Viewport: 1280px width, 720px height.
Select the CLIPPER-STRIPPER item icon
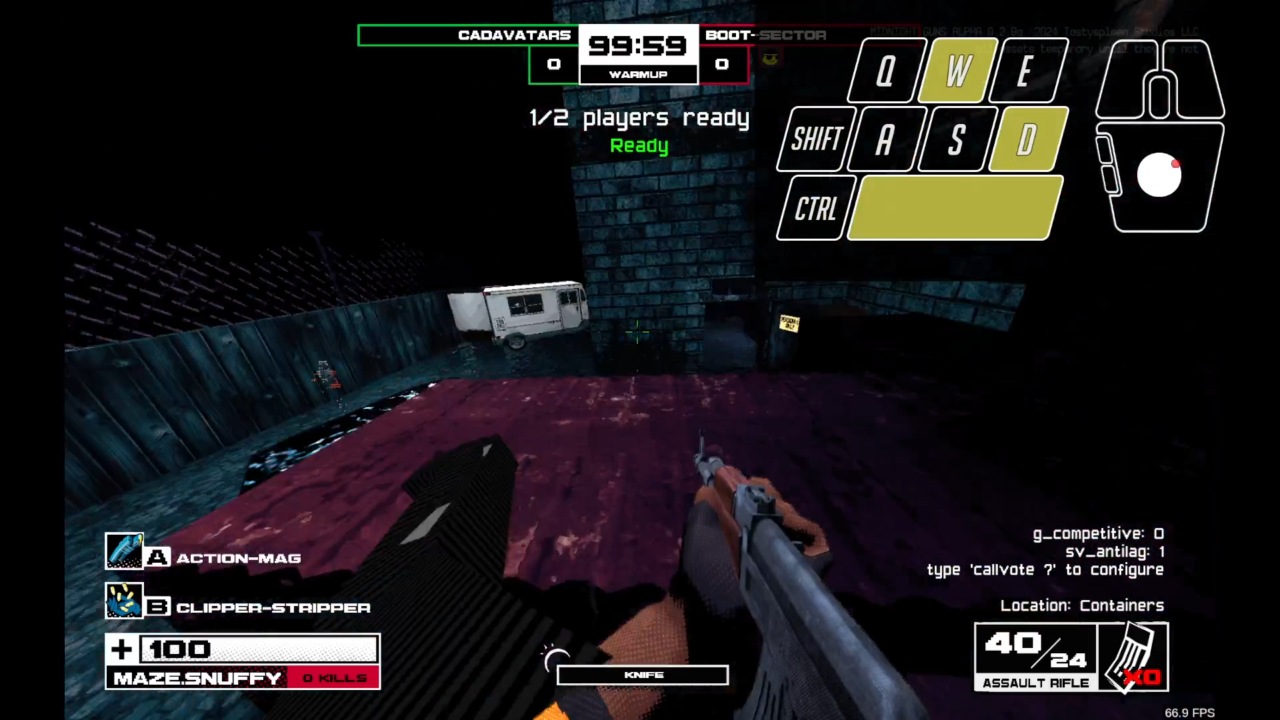pyautogui.click(x=125, y=601)
